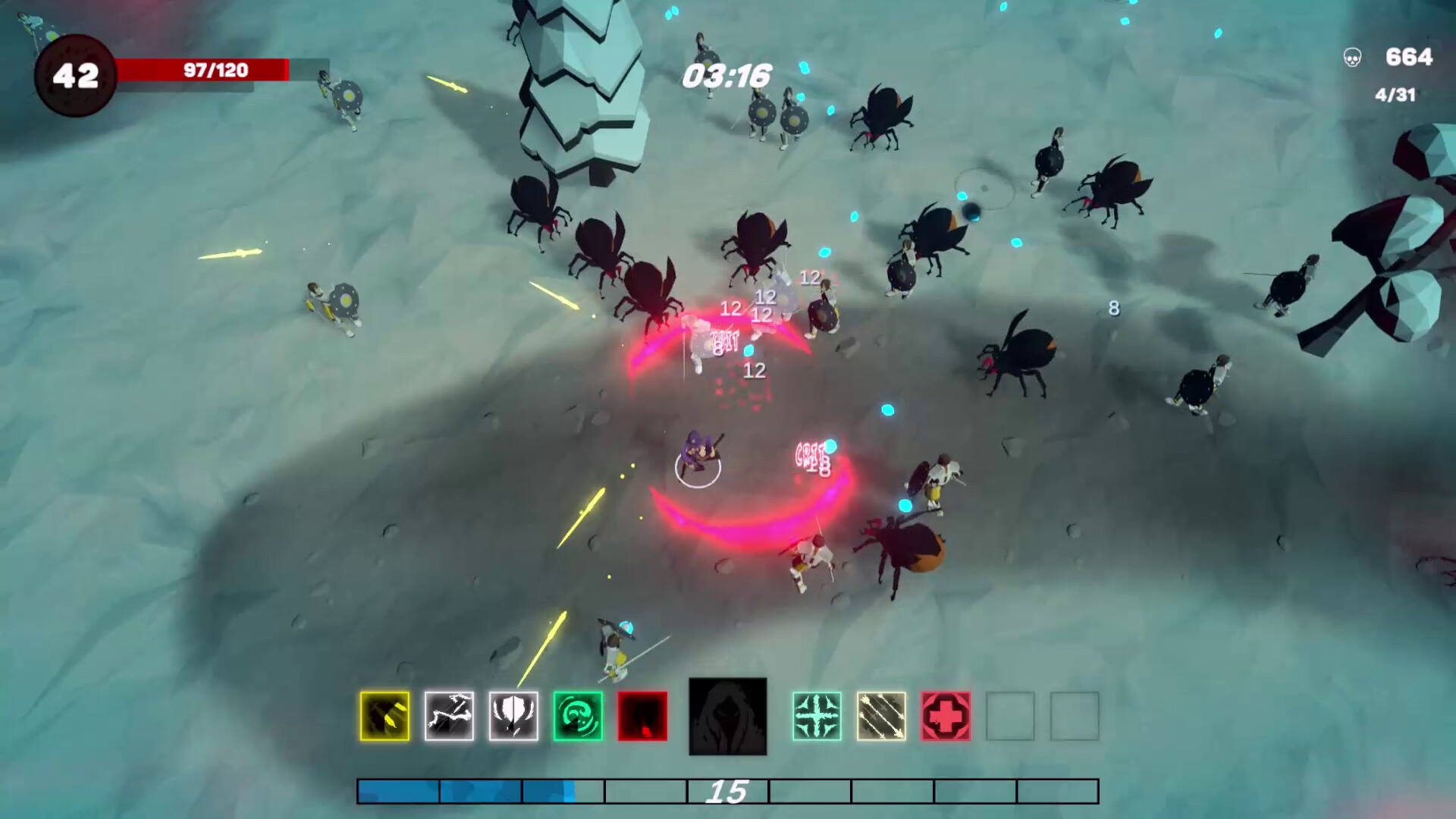Screen dimensions: 1456x819
Task: Select the green swirl ability icon
Action: [x=577, y=717]
